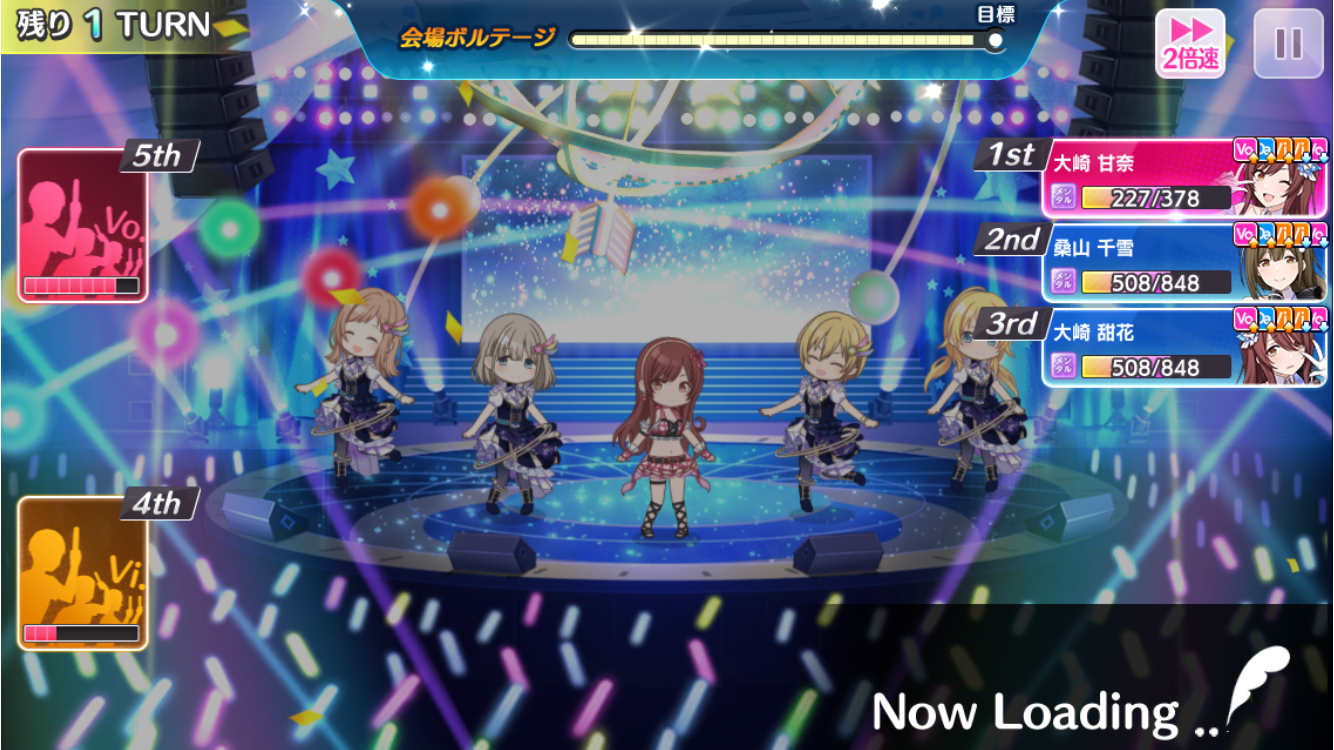
Task: Toggle the 2倍速 double-speed button
Action: pos(1190,44)
